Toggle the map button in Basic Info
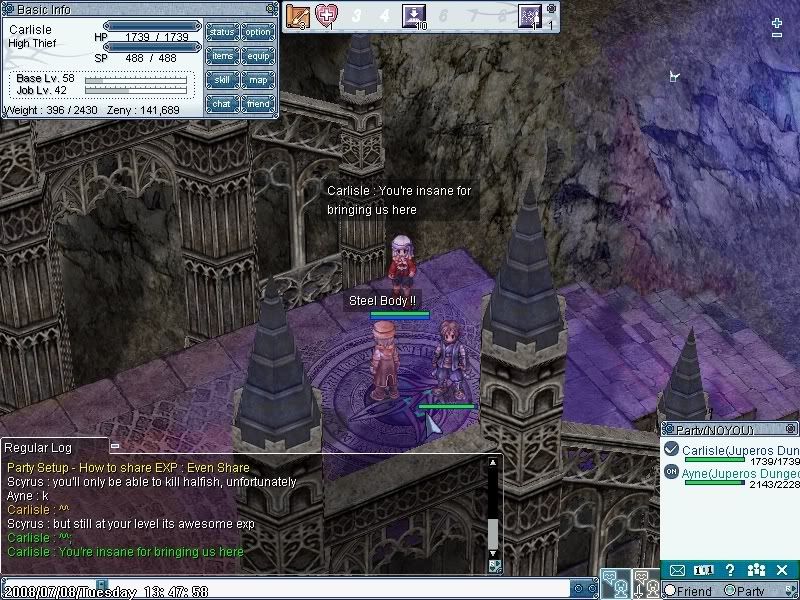Screen dimensions: 800x600 [x=258, y=80]
